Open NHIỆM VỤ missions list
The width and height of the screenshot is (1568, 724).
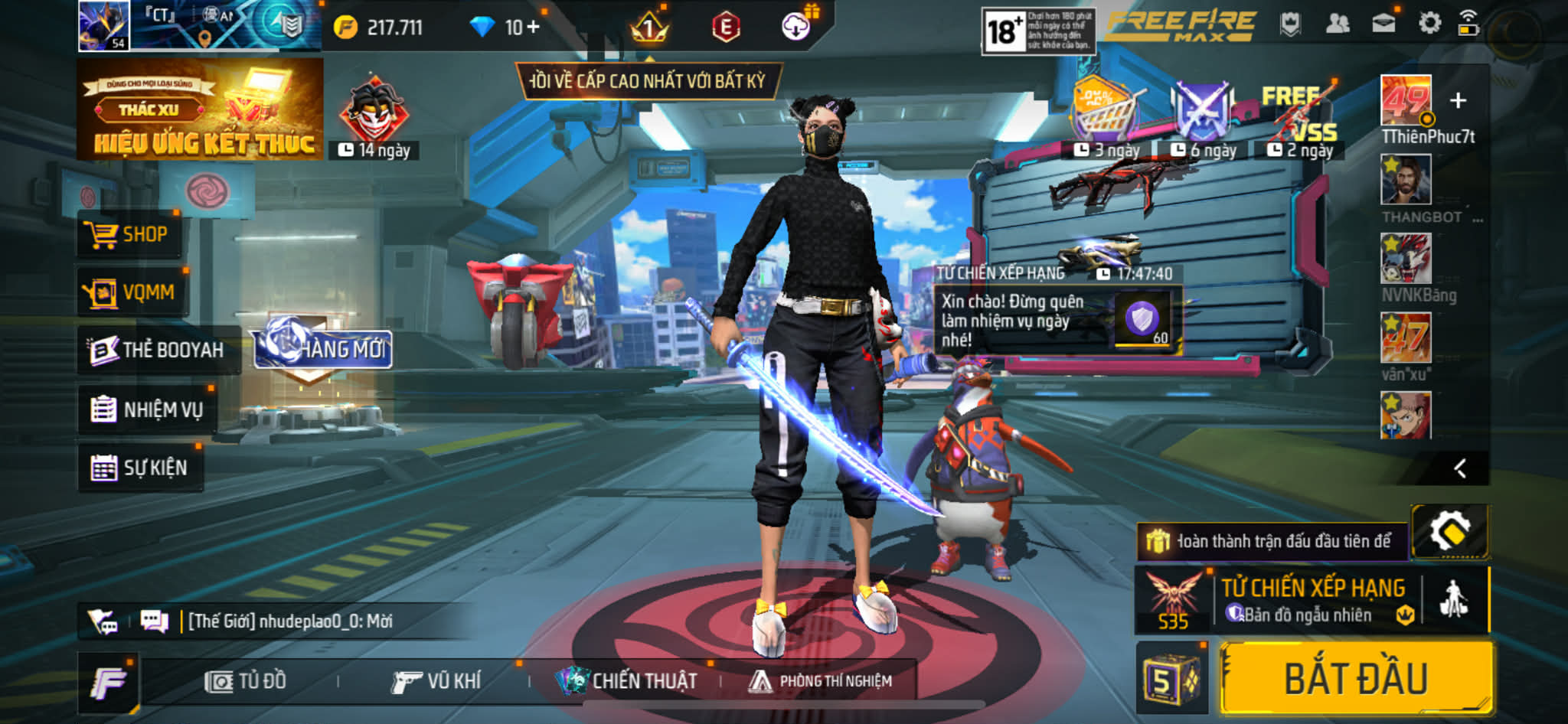147,409
